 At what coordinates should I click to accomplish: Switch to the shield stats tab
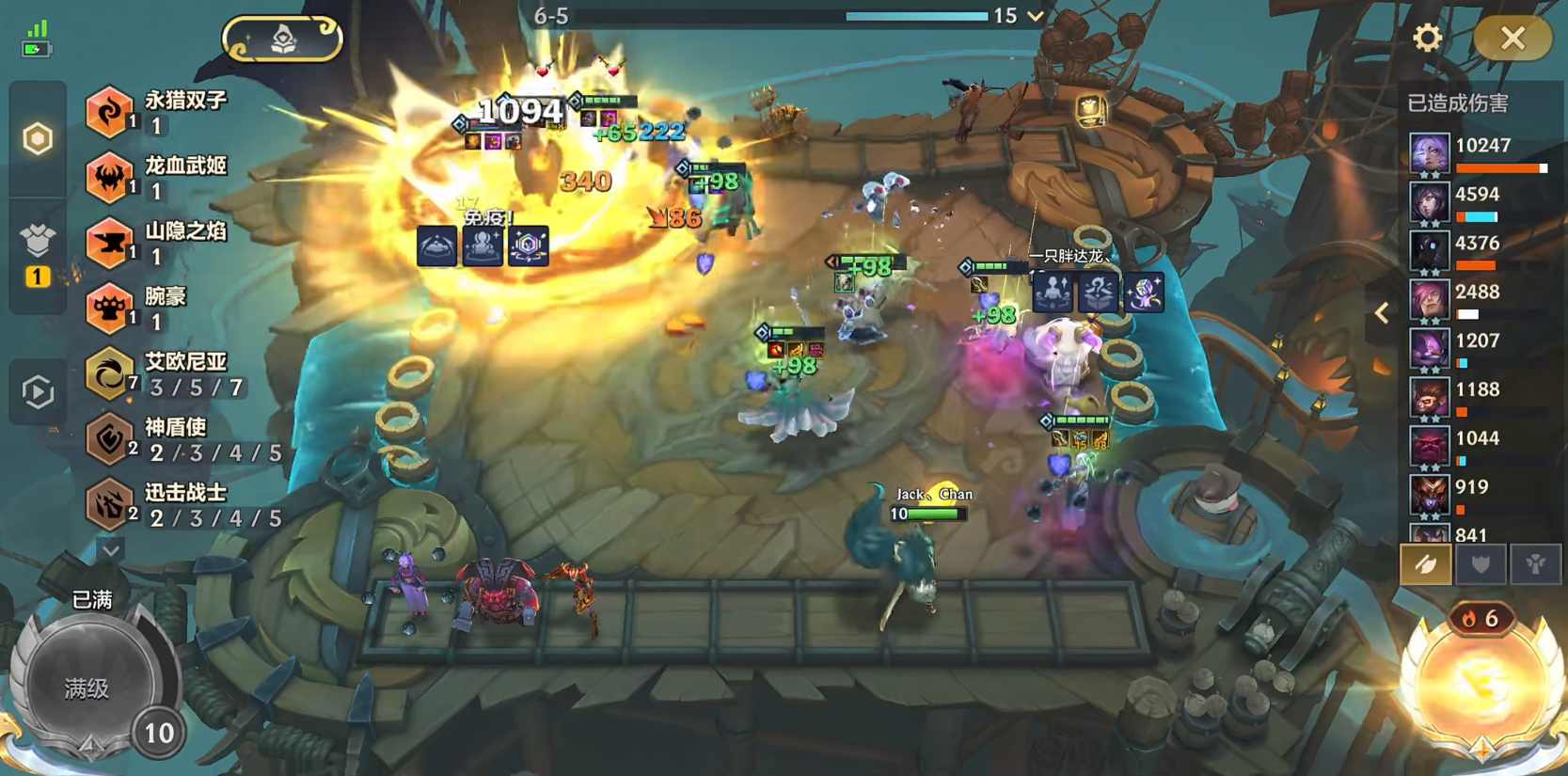tap(1481, 564)
